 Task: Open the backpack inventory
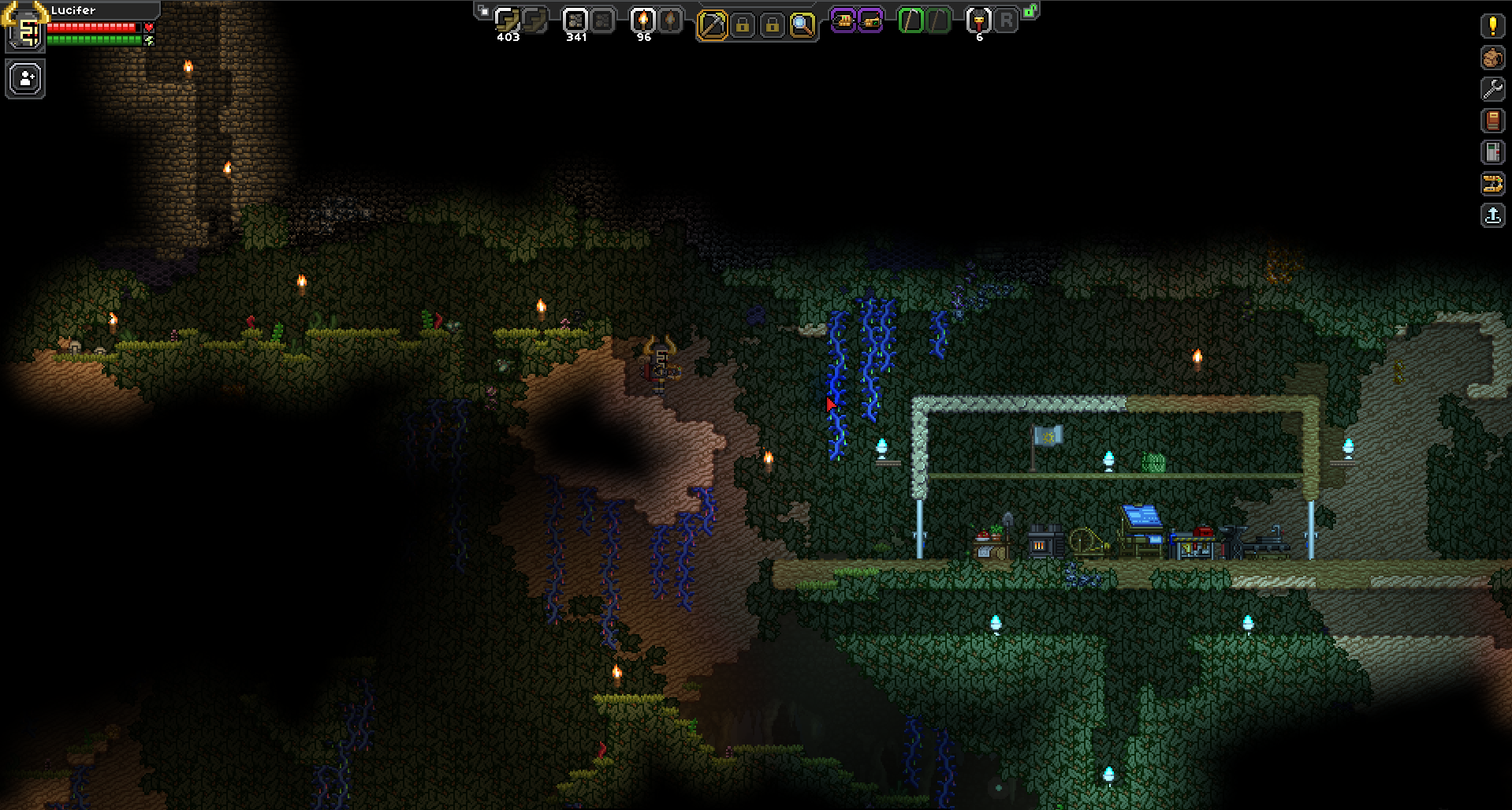[1492, 58]
